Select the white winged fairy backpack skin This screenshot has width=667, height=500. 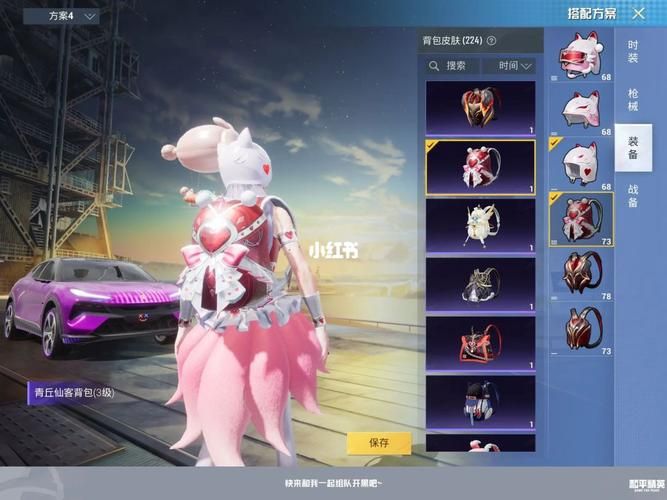[480, 225]
